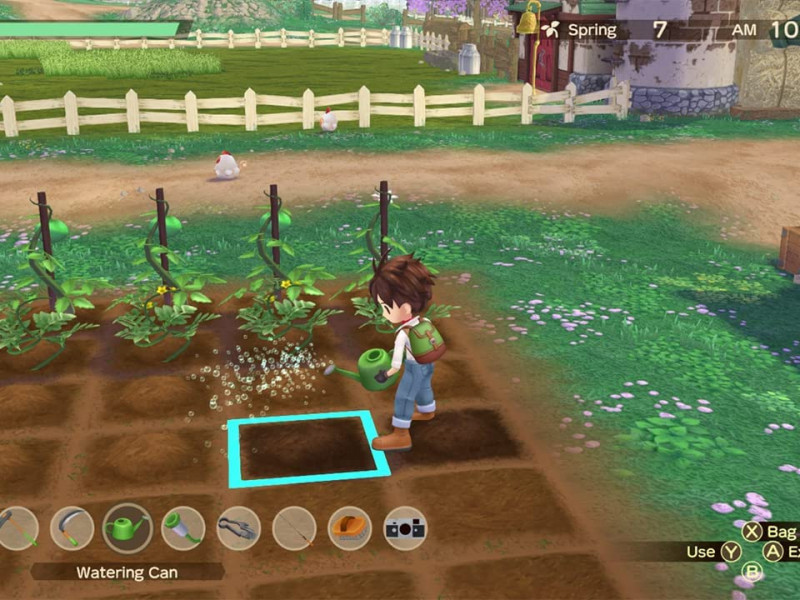Choose the camera in the tool bar

point(405,528)
